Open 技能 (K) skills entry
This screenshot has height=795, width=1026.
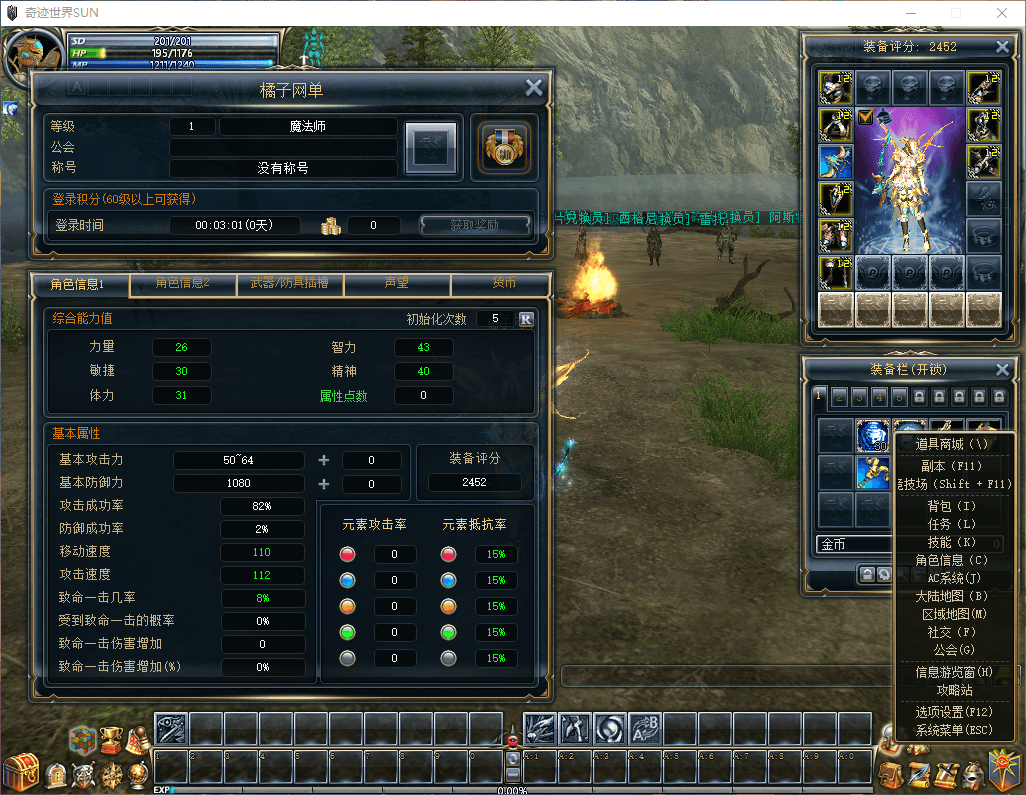pyautogui.click(x=953, y=542)
